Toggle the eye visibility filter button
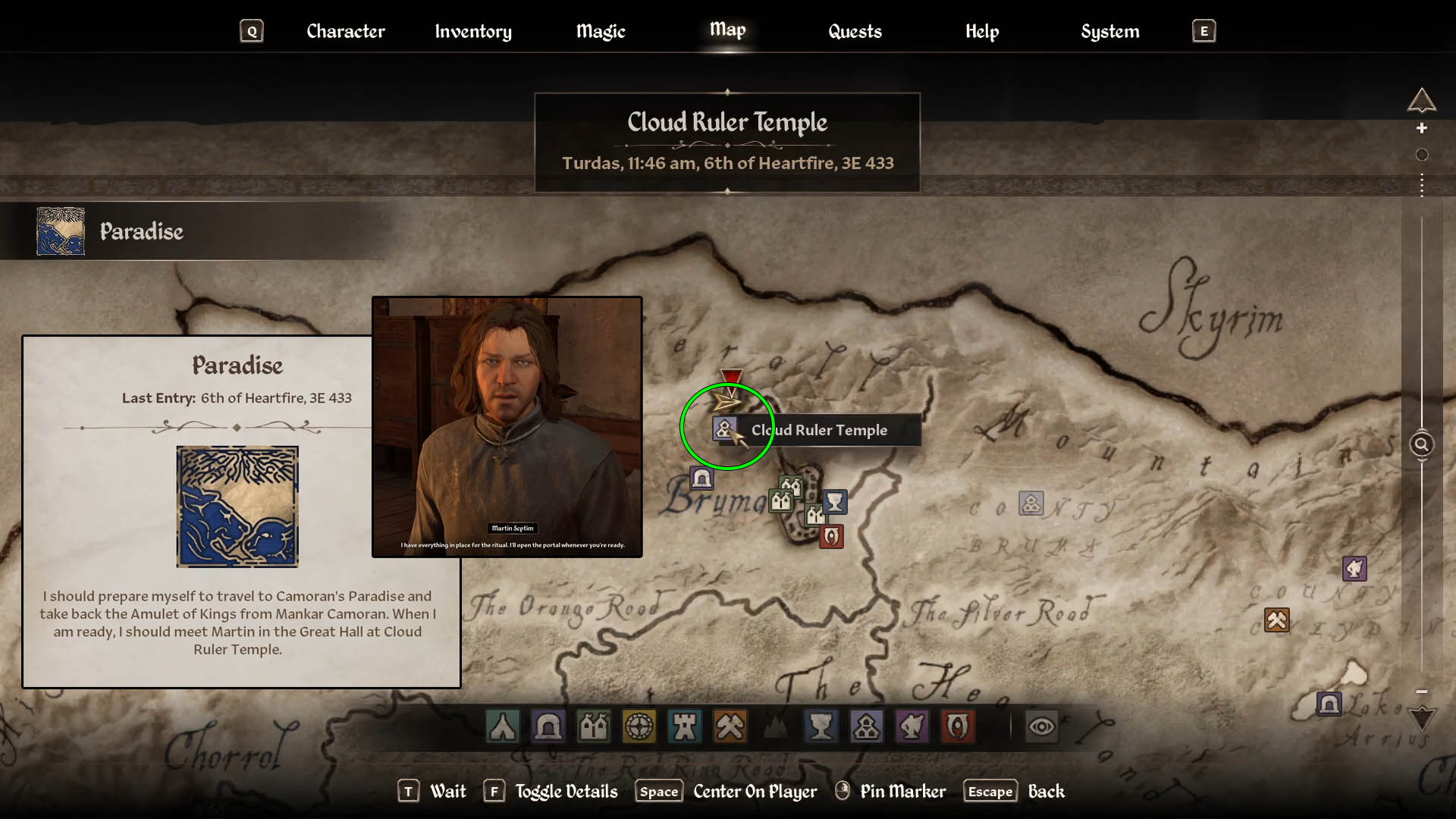Image resolution: width=1456 pixels, height=819 pixels. point(1041,726)
